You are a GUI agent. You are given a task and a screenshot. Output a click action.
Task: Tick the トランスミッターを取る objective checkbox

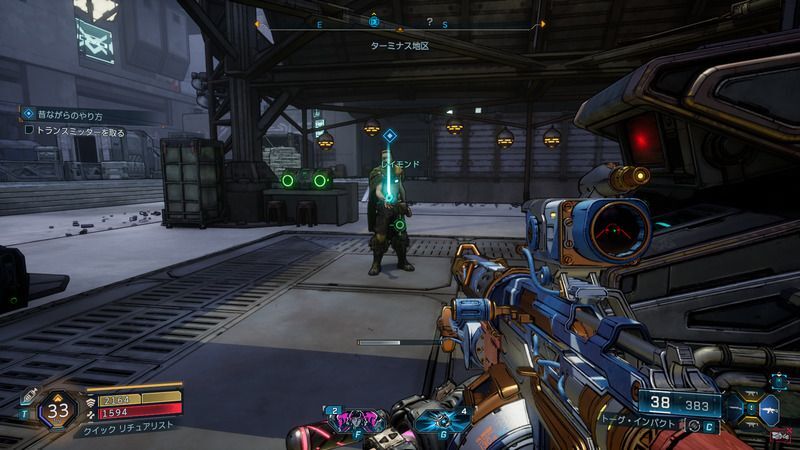tap(29, 131)
